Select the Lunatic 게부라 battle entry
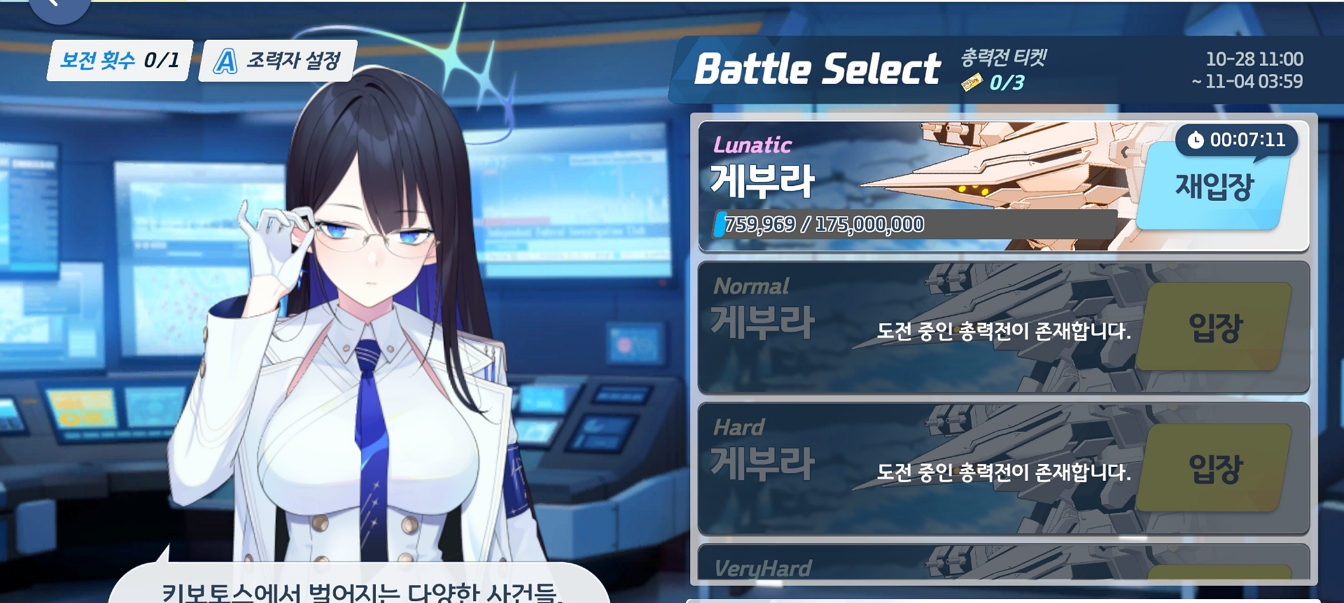 [900, 185]
